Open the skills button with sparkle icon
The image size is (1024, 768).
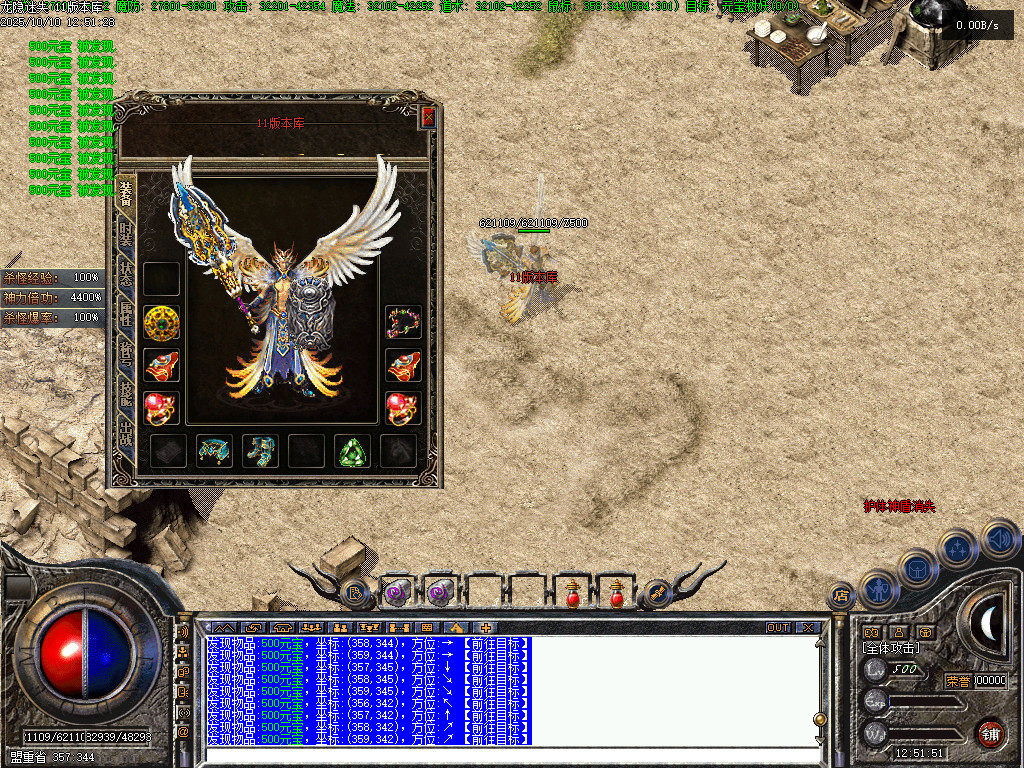958,548
